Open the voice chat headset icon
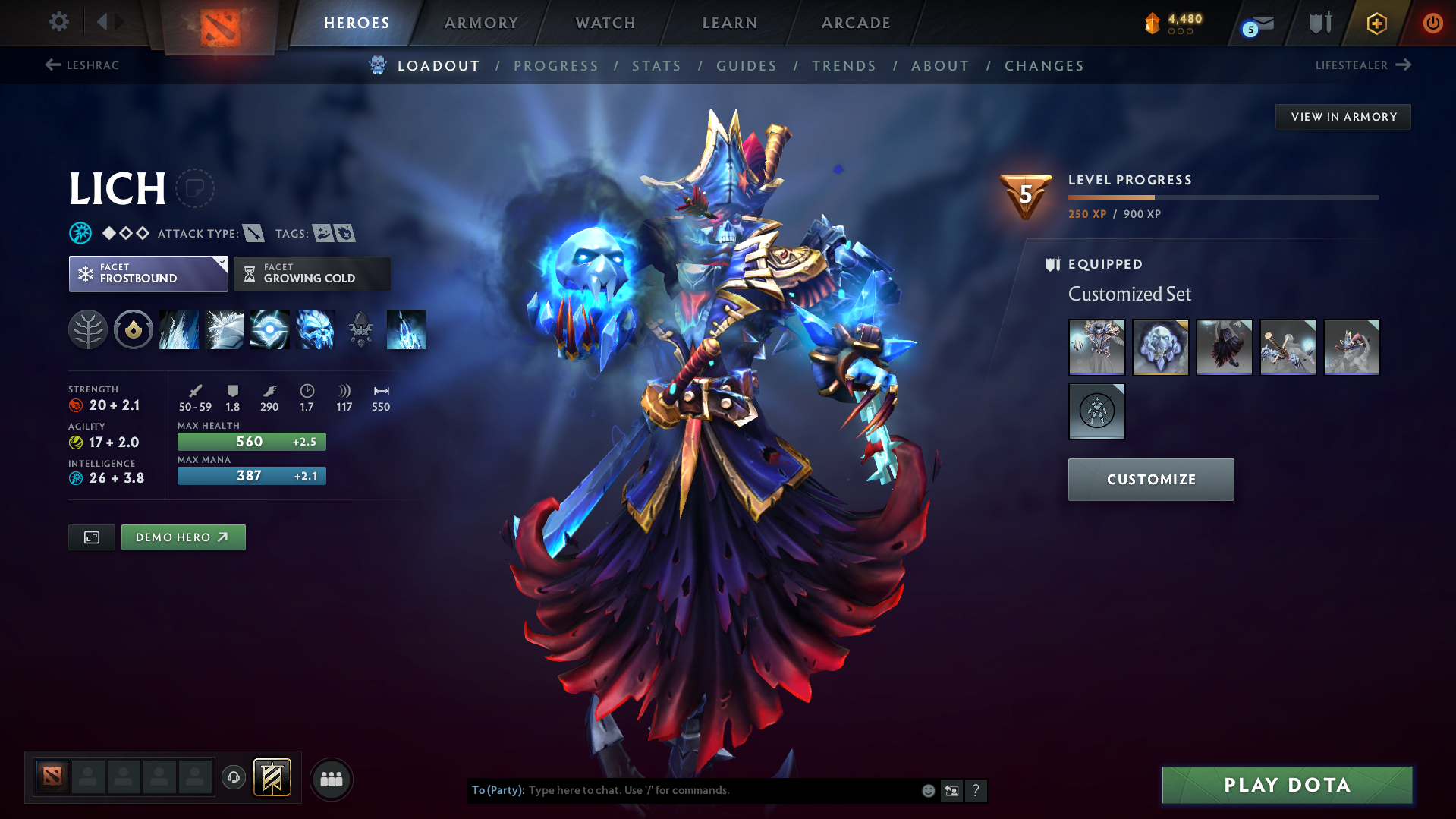 coord(233,778)
